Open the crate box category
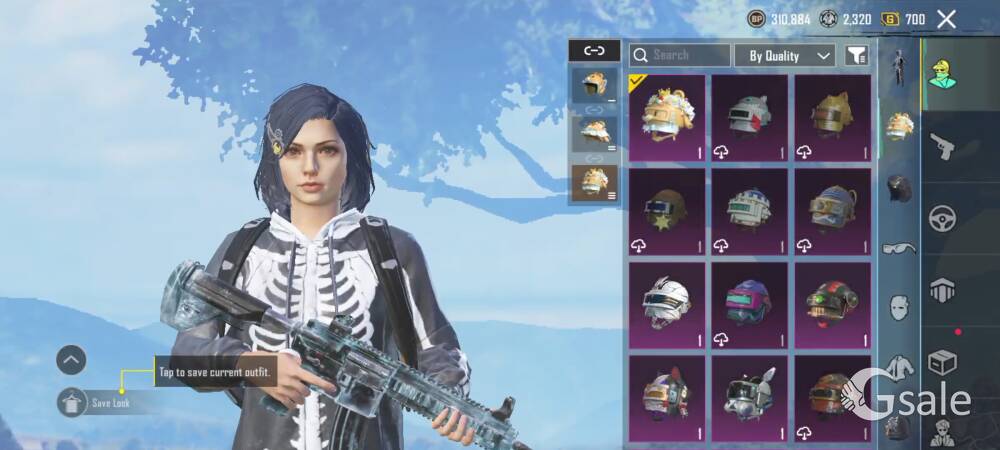1000x450 pixels. (x=942, y=362)
